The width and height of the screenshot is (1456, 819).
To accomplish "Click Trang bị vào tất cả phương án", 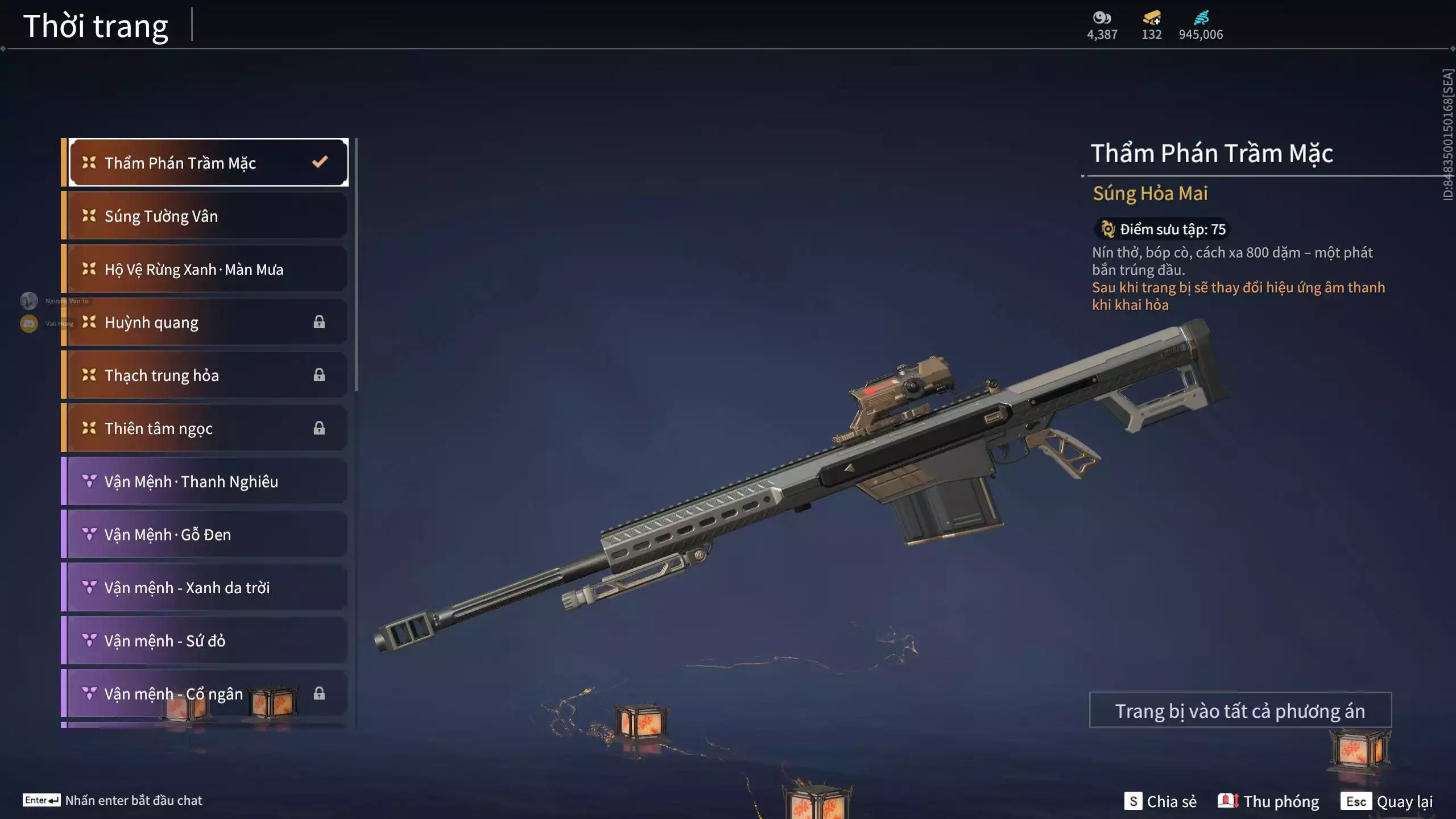I will point(1240,710).
